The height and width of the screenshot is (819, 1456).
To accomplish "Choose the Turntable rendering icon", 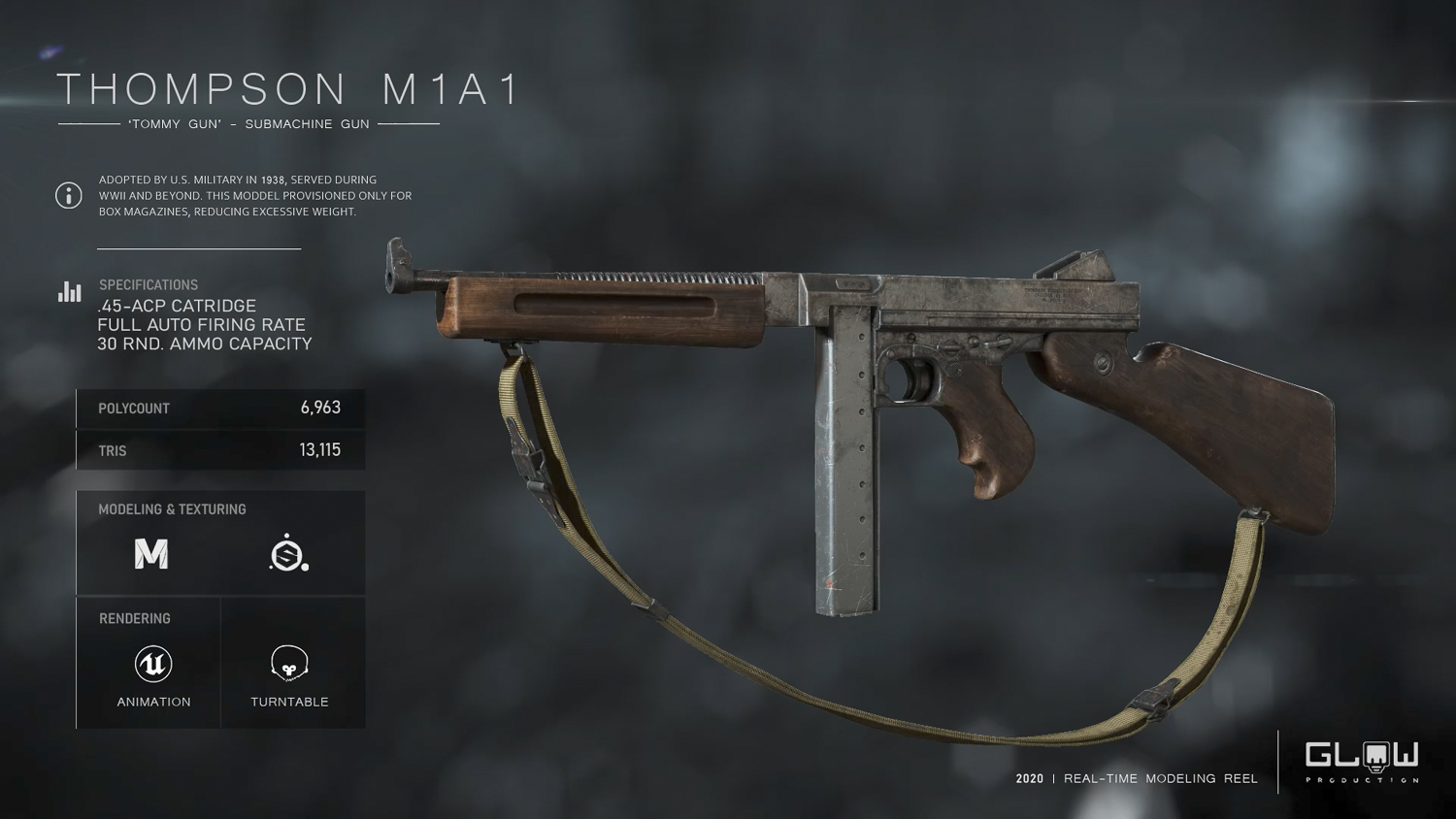I will click(289, 664).
